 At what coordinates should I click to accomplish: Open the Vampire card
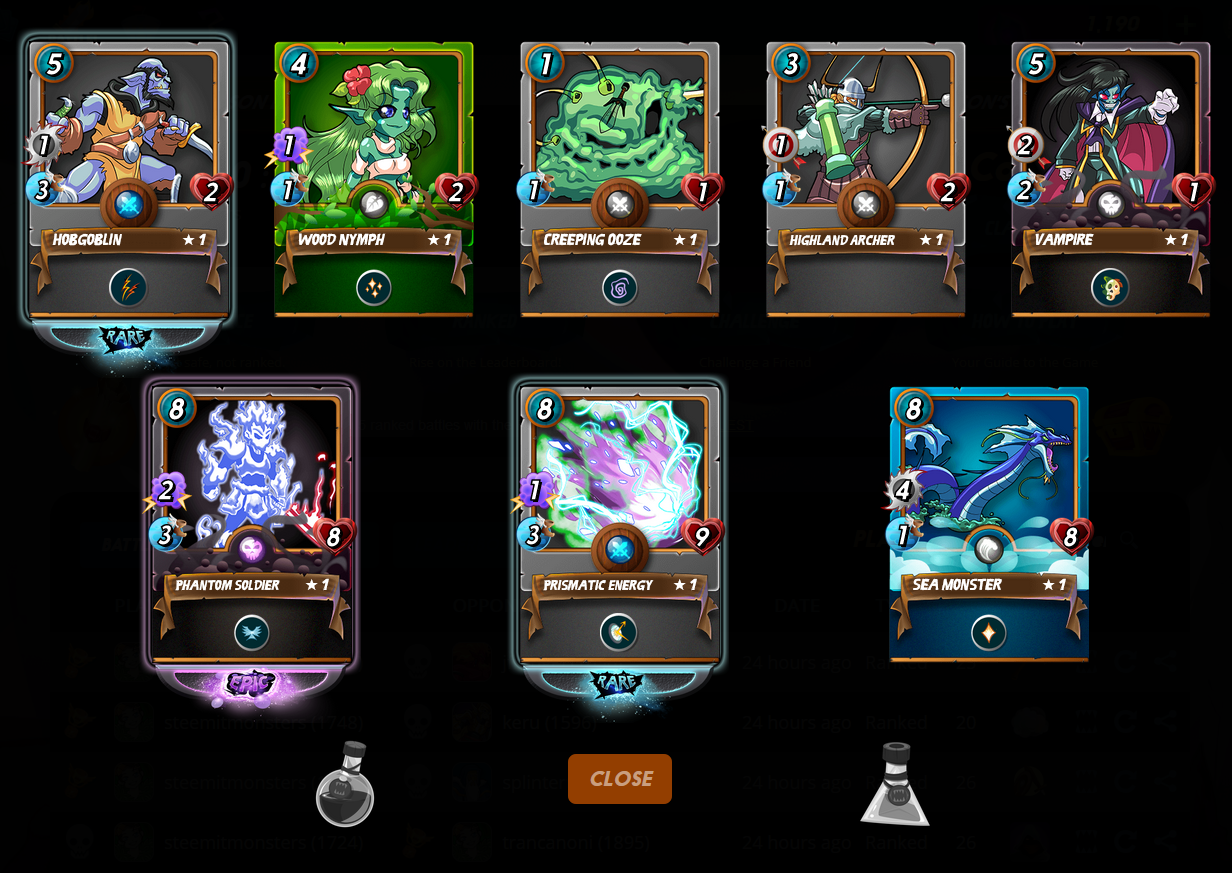click(1110, 180)
